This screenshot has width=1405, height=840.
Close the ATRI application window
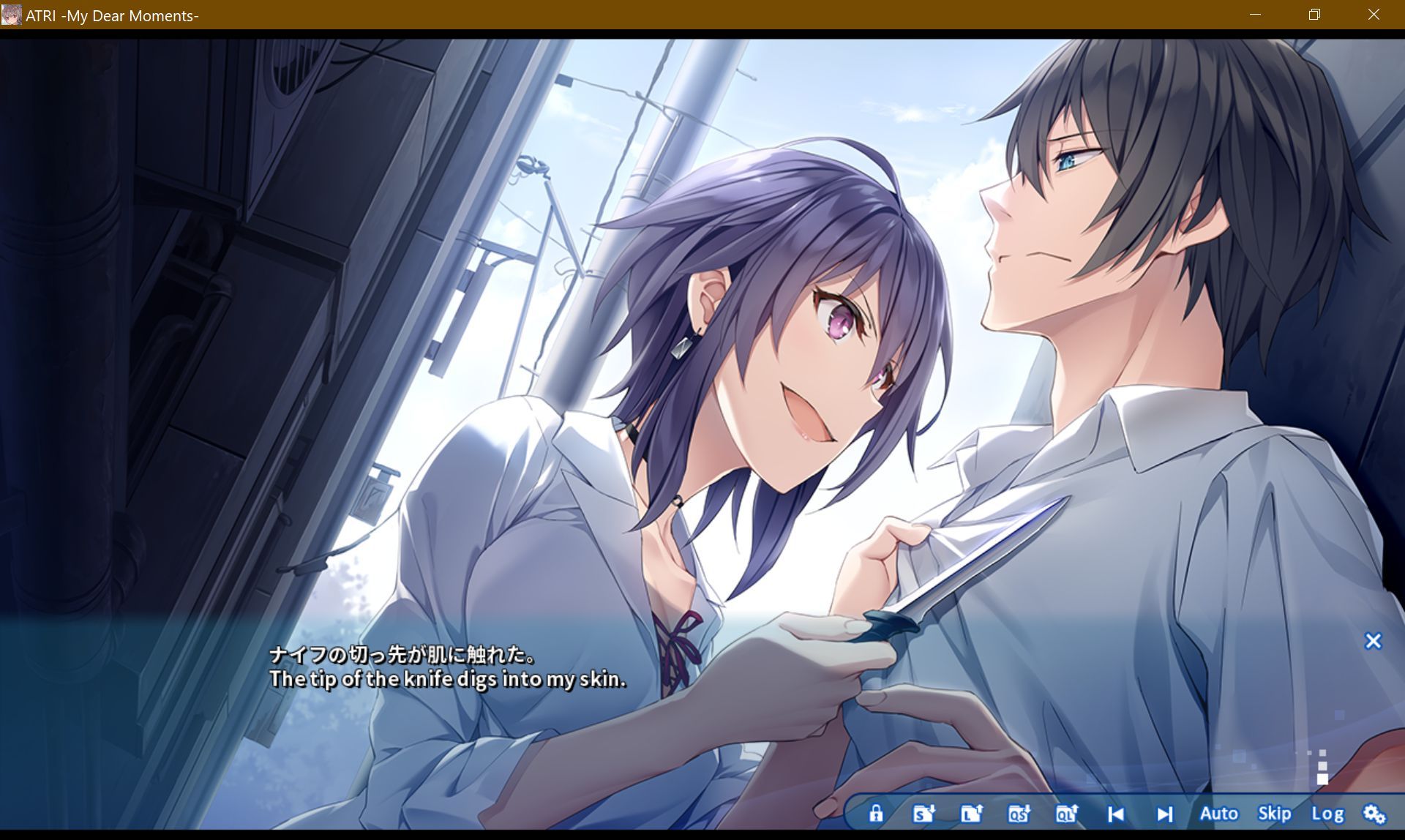[1374, 15]
